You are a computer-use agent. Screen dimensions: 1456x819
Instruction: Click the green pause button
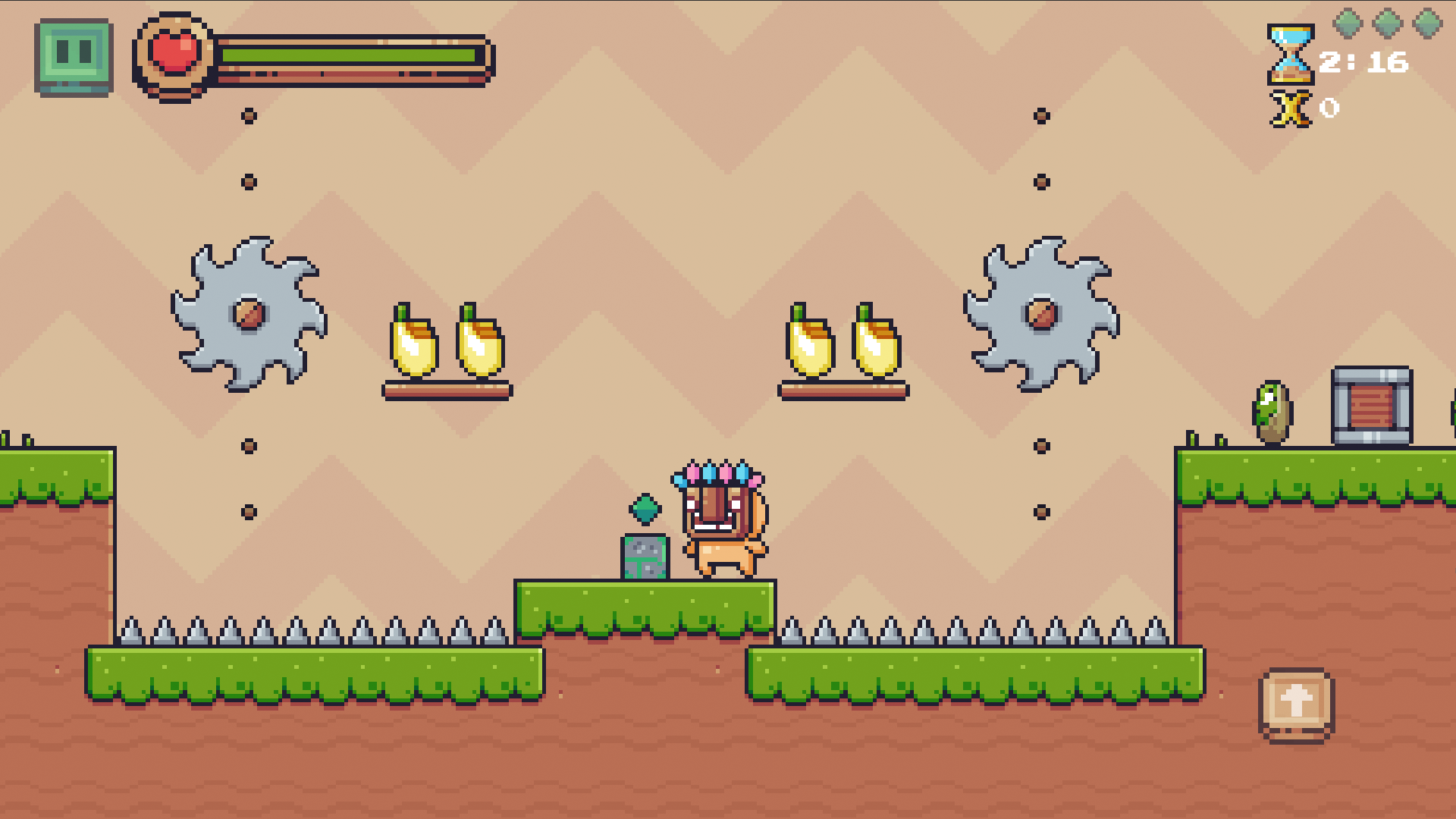74,51
